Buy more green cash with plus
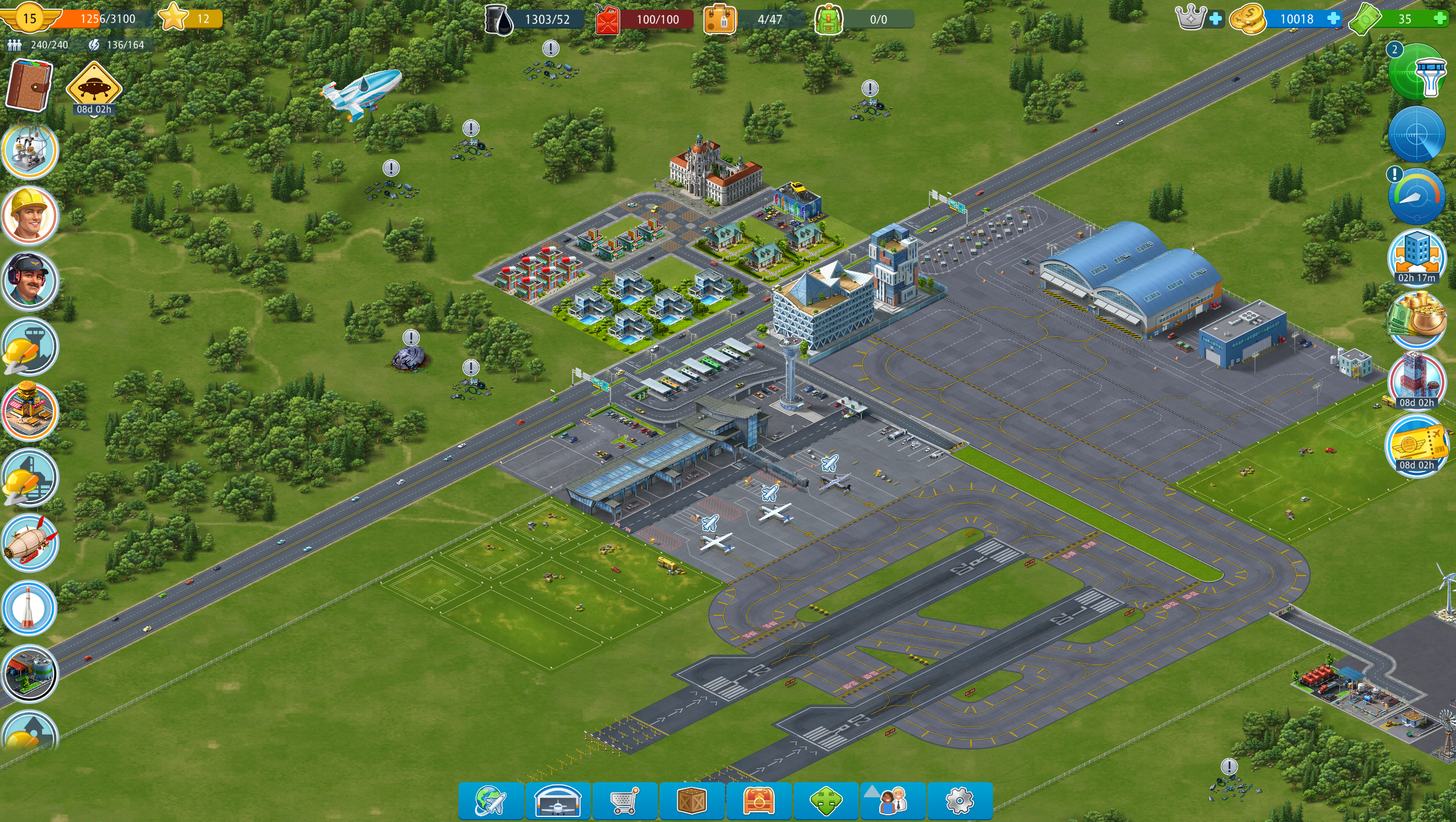This screenshot has height=822, width=1456. [1440, 19]
